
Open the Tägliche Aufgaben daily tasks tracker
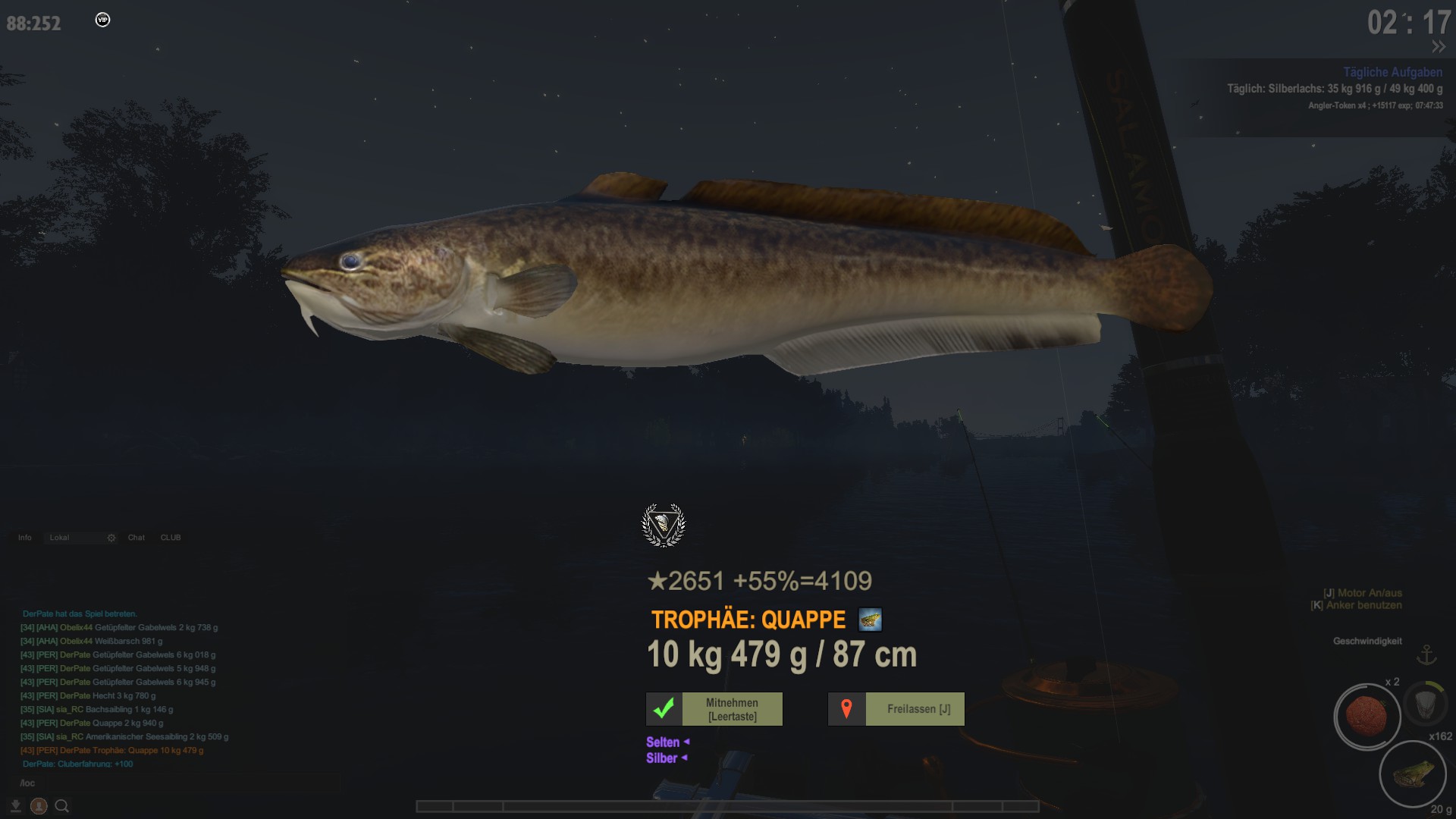coord(1392,72)
